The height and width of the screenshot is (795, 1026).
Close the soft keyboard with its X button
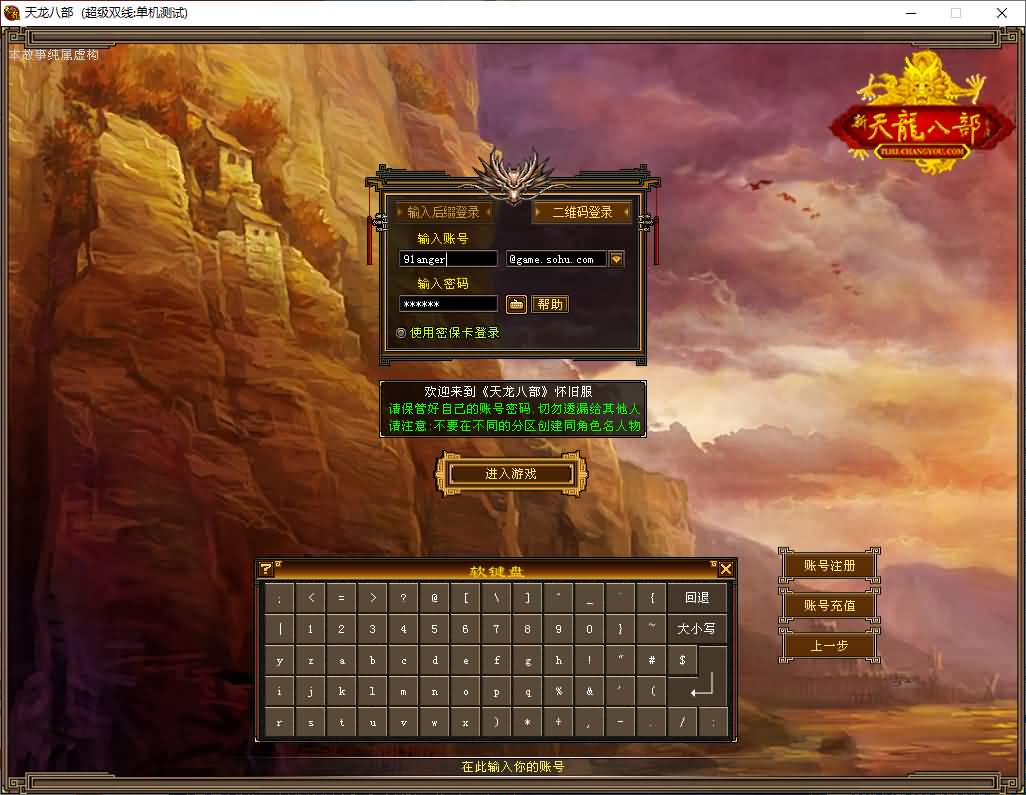(726, 569)
